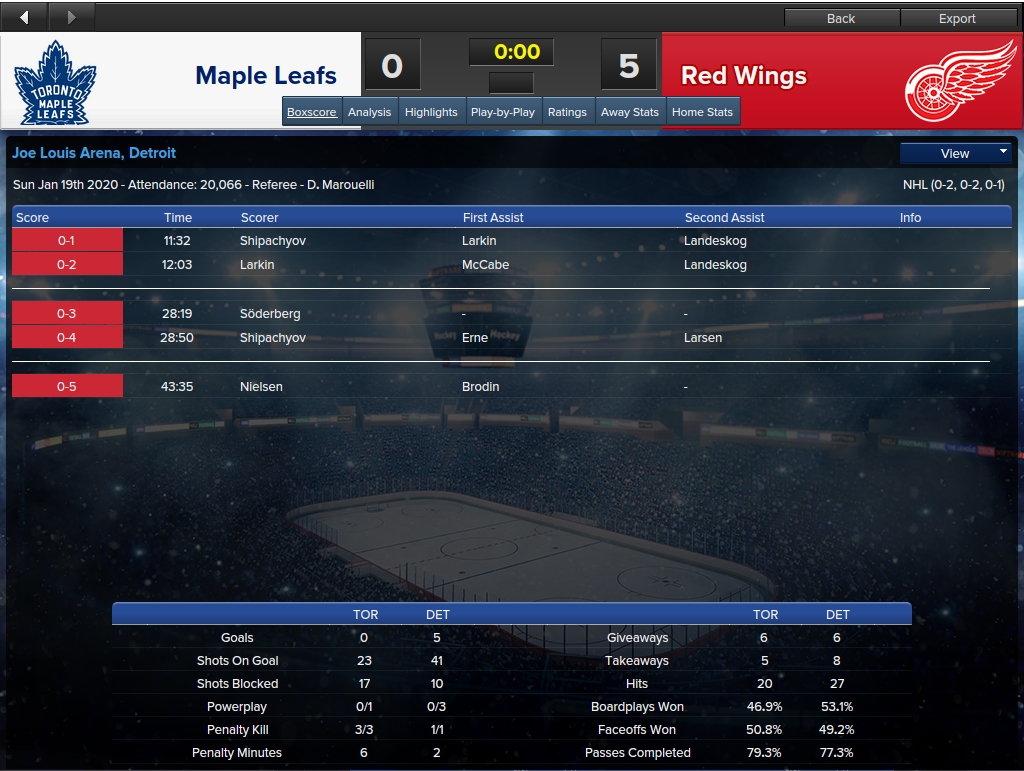The width and height of the screenshot is (1024, 771).
Task: Open the Red Wings team name
Action: pos(744,76)
